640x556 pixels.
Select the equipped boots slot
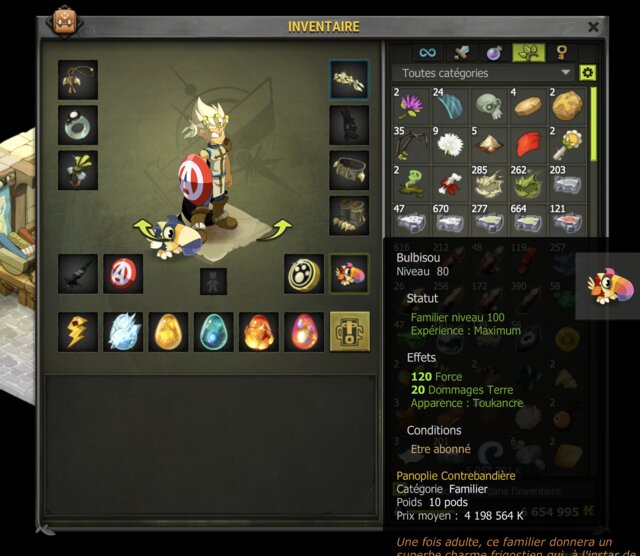coord(349,215)
